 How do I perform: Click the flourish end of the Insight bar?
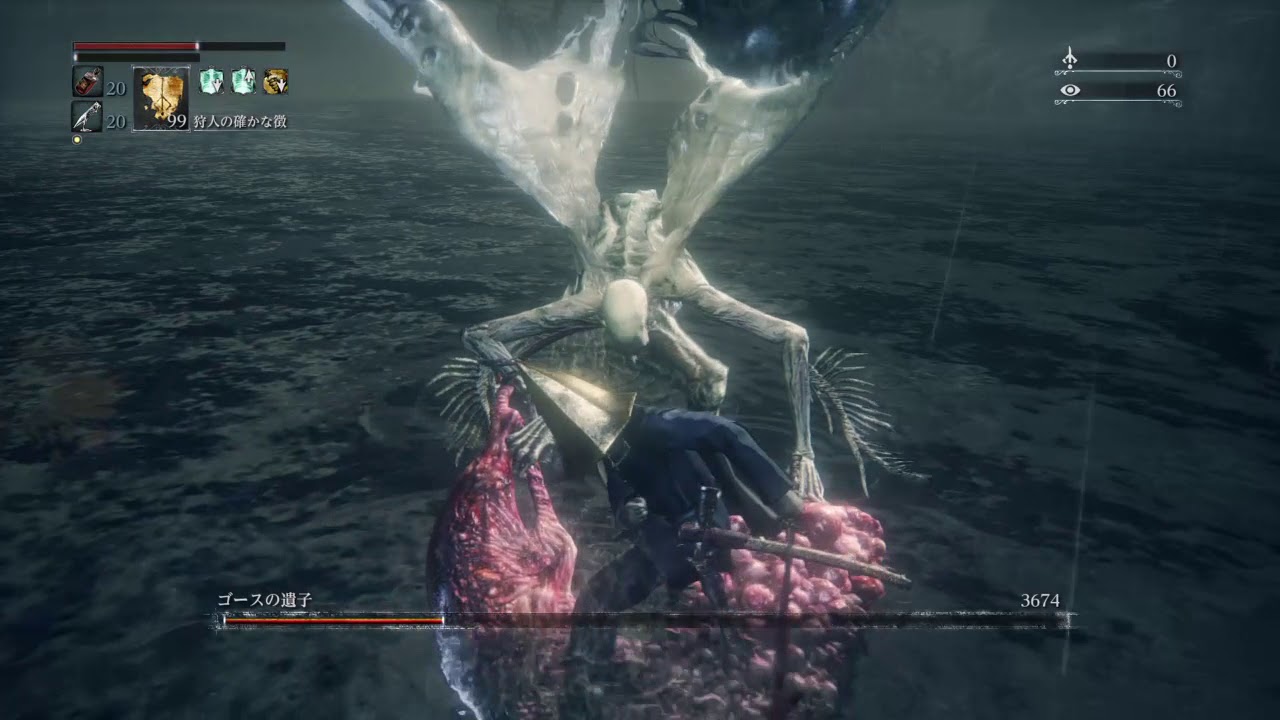pyautogui.click(x=1177, y=102)
